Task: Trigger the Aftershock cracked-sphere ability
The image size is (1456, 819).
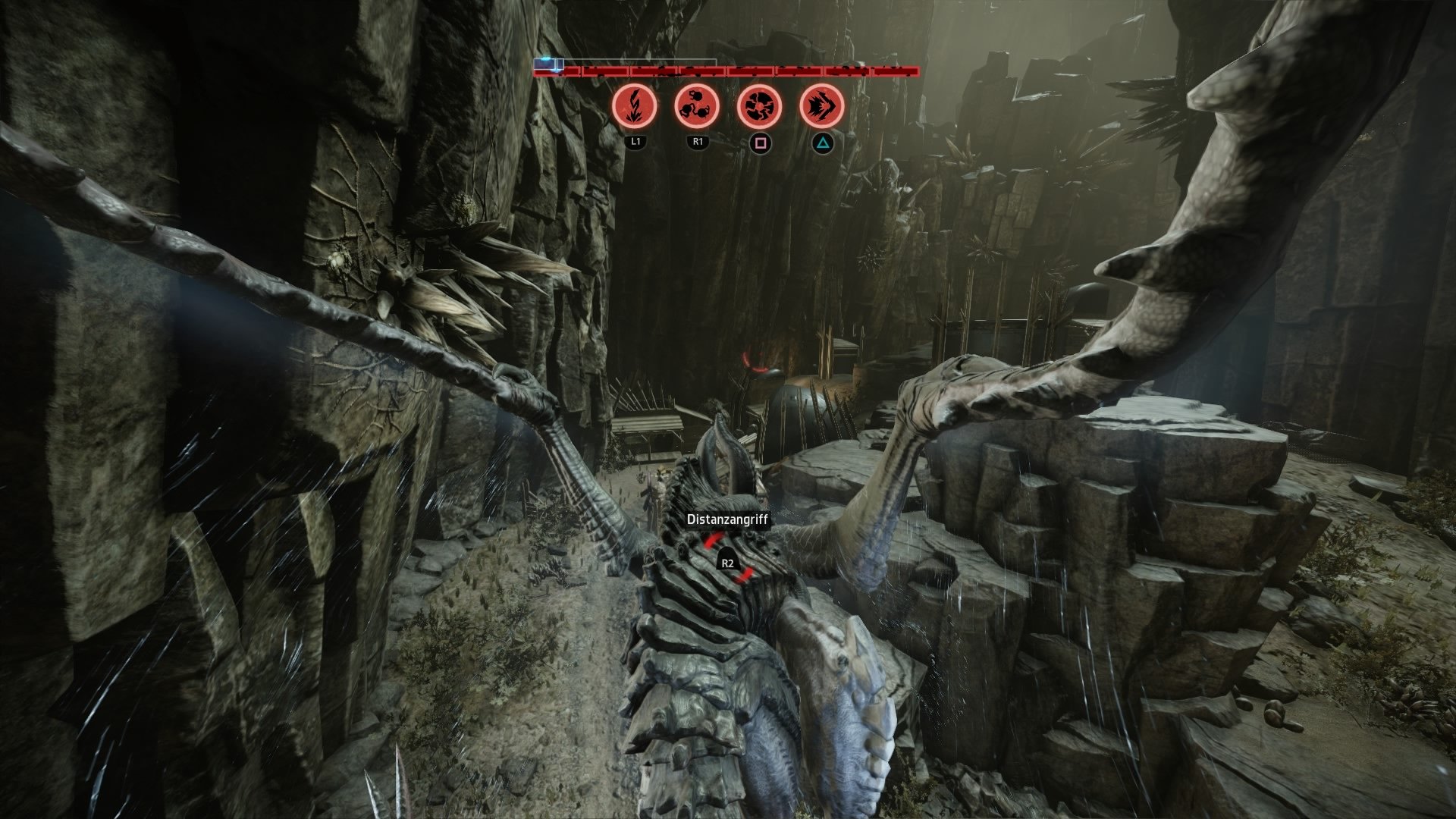Action: click(x=759, y=105)
